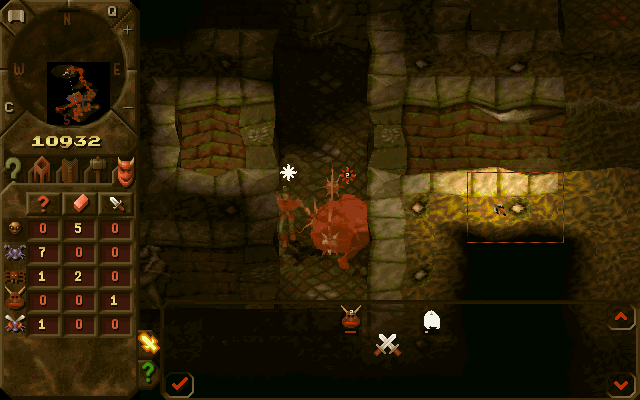Pick the imp creature row icon
Viewport: 640px width, 400px height.
15,228
